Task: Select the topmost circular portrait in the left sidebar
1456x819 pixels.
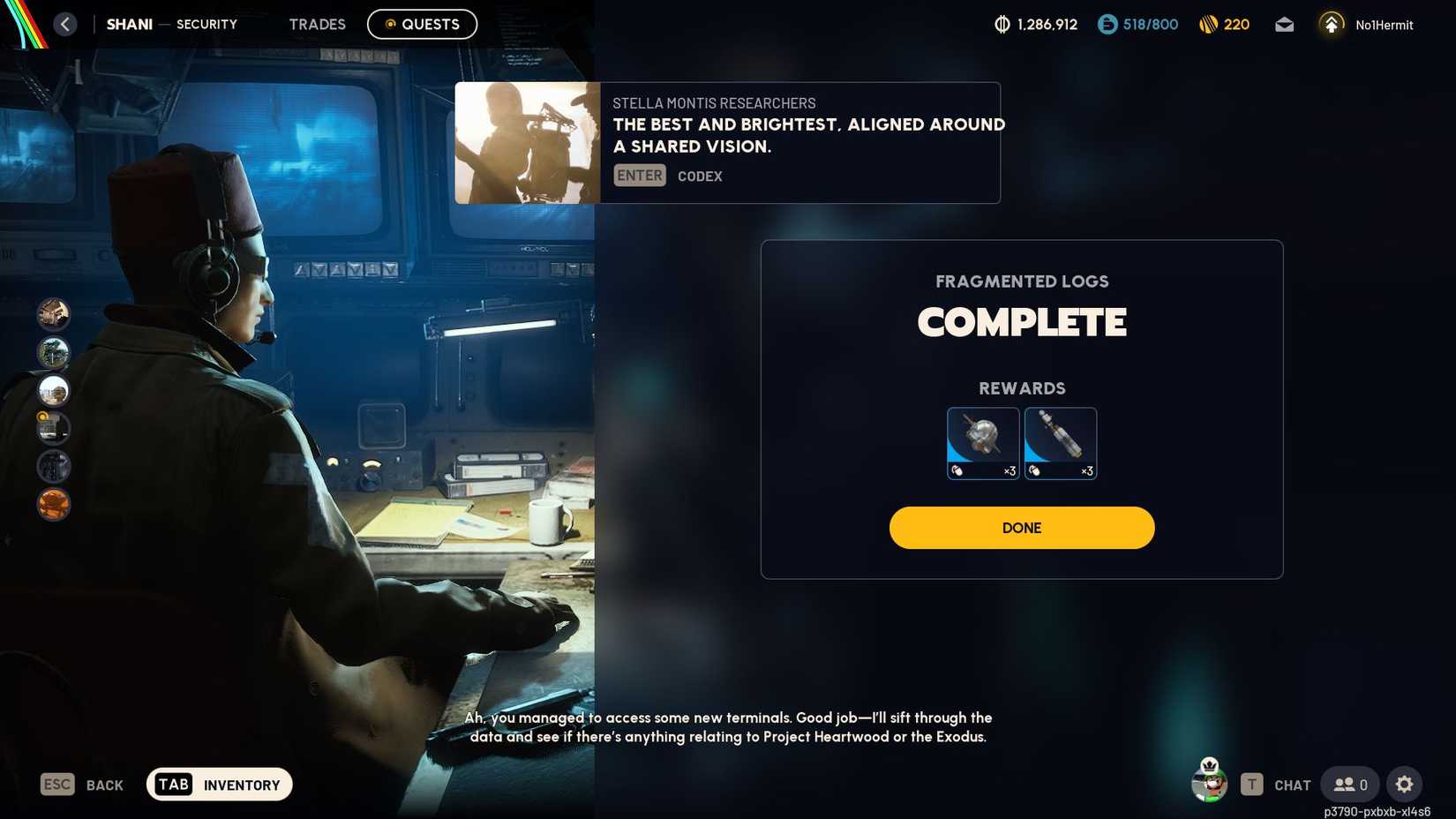Action: 53,314
